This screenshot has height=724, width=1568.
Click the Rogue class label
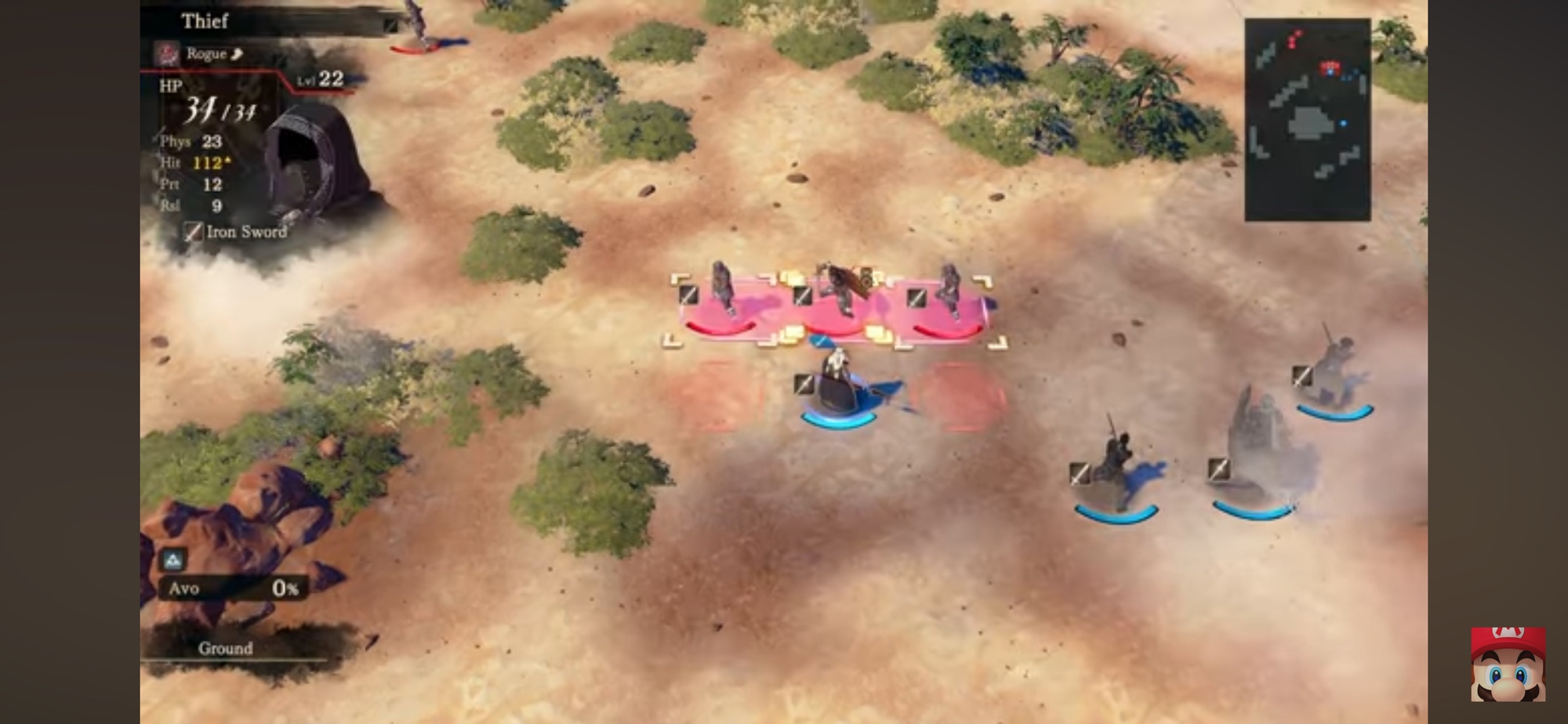coord(205,54)
